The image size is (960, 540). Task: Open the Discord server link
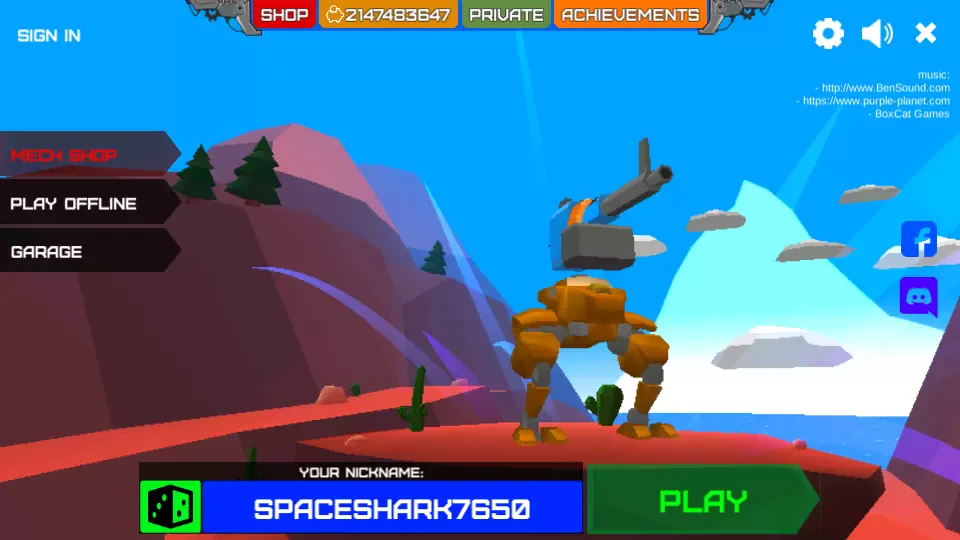(919, 296)
